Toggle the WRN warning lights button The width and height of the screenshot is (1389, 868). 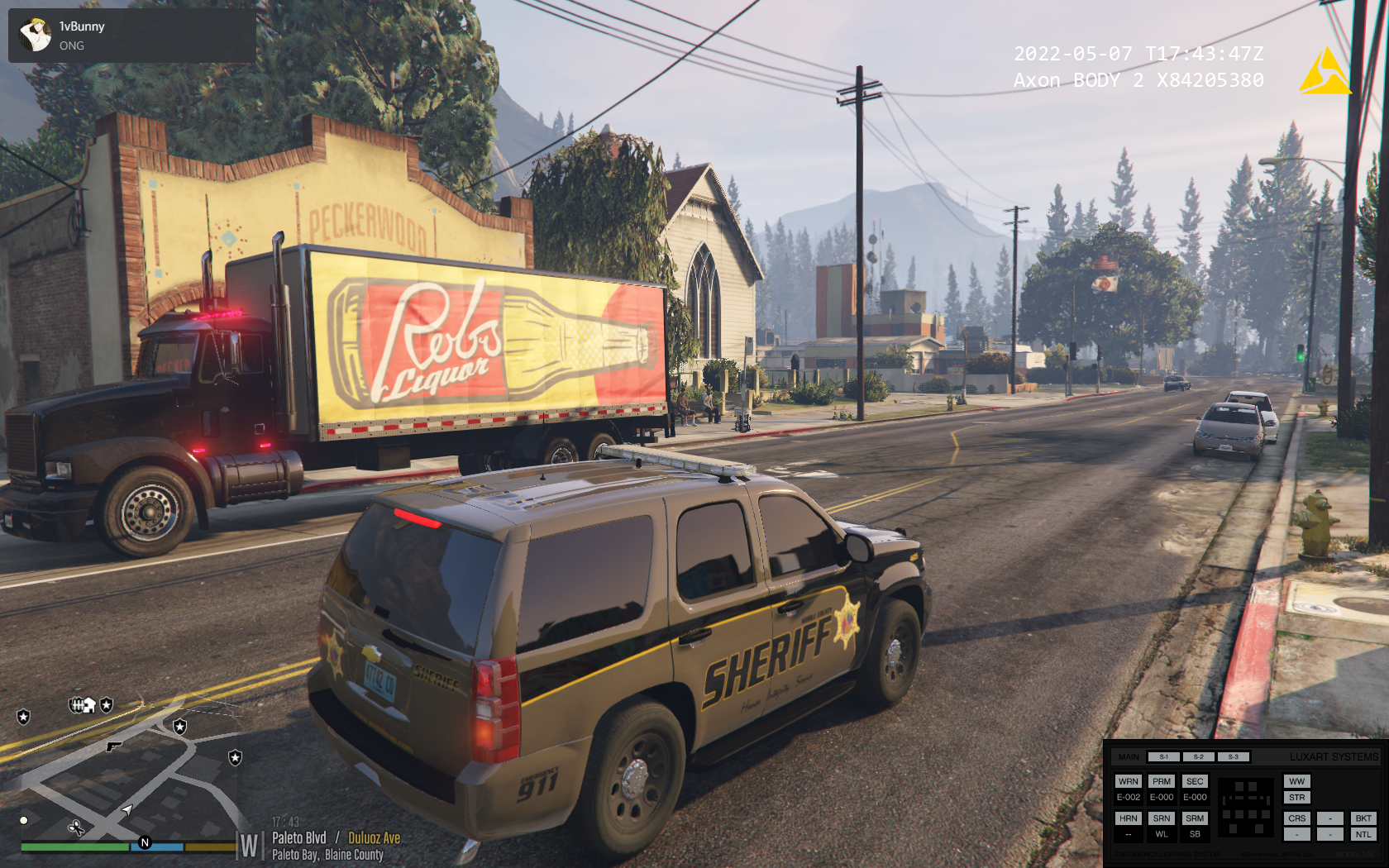click(x=1128, y=781)
